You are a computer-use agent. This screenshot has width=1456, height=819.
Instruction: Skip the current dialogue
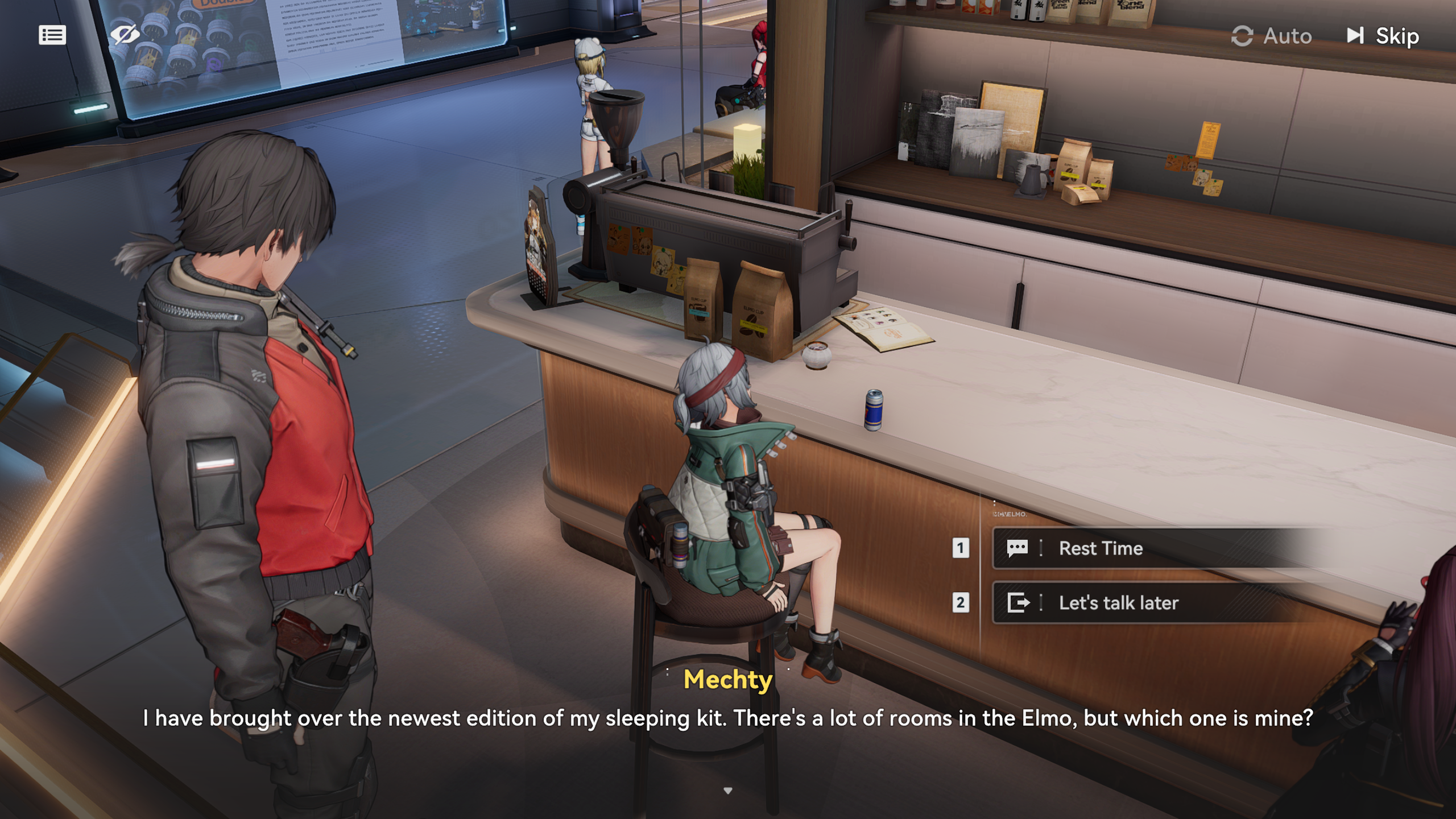1383,36
